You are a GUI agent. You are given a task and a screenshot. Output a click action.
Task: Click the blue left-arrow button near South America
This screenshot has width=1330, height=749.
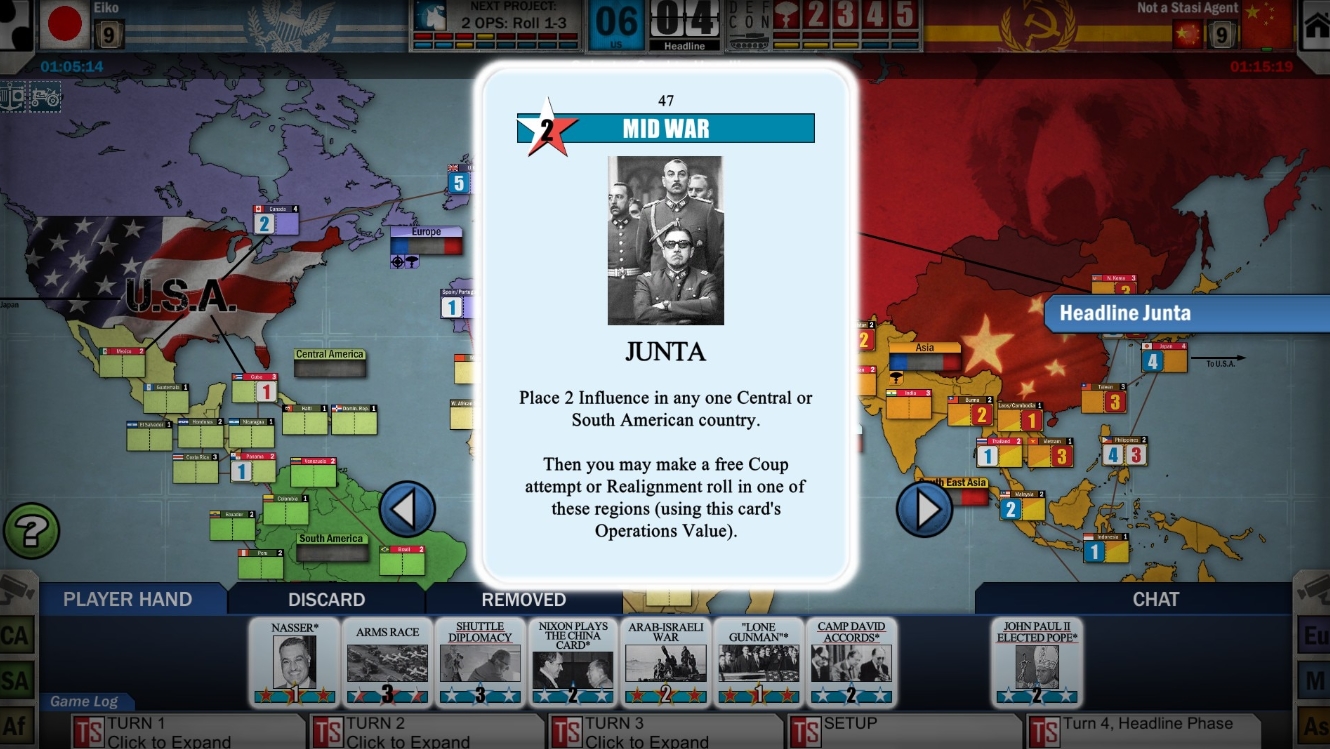[407, 508]
